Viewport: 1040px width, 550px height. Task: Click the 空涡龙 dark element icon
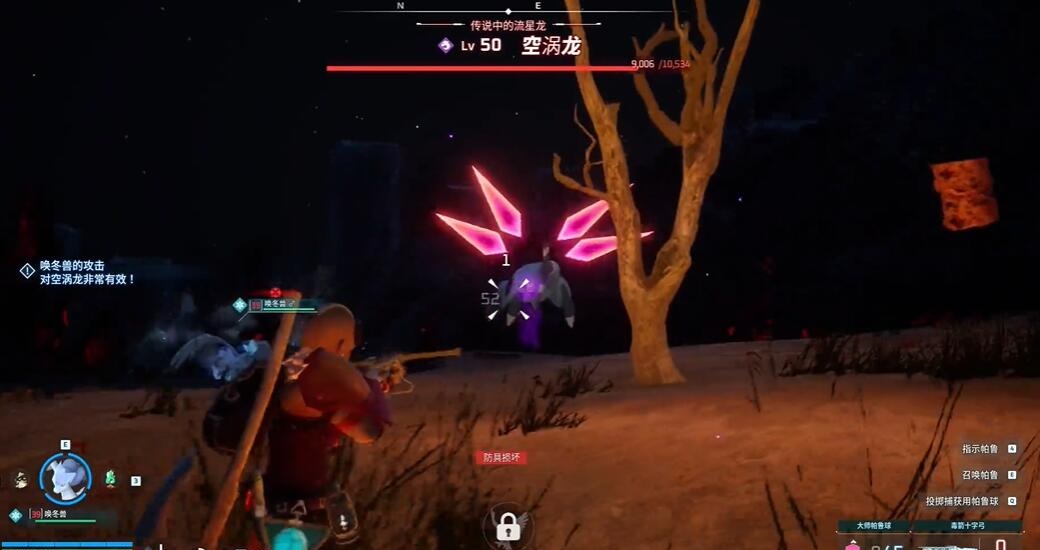(445, 45)
